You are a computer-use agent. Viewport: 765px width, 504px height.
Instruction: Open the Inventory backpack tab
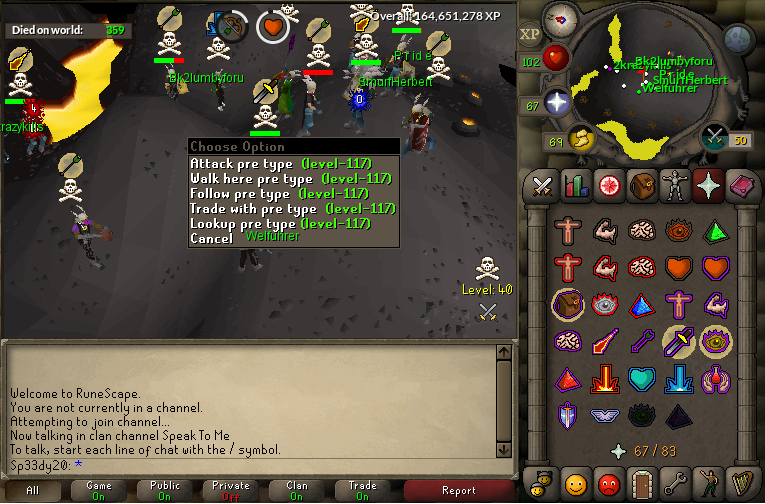(642, 185)
